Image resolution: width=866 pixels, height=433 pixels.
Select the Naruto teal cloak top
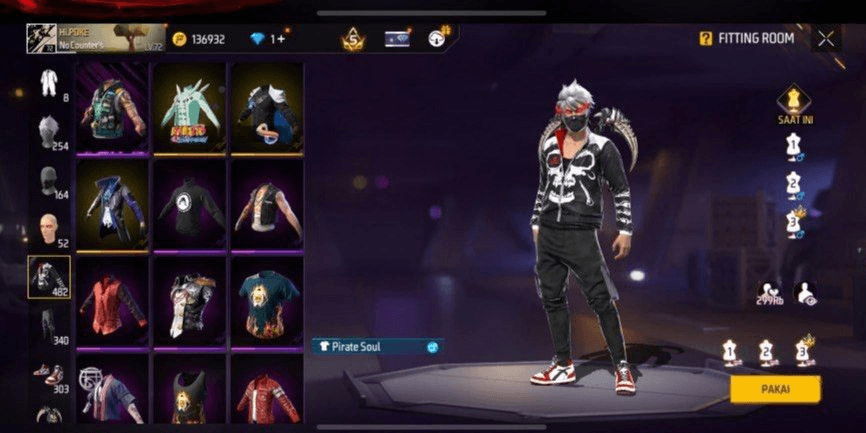point(189,109)
